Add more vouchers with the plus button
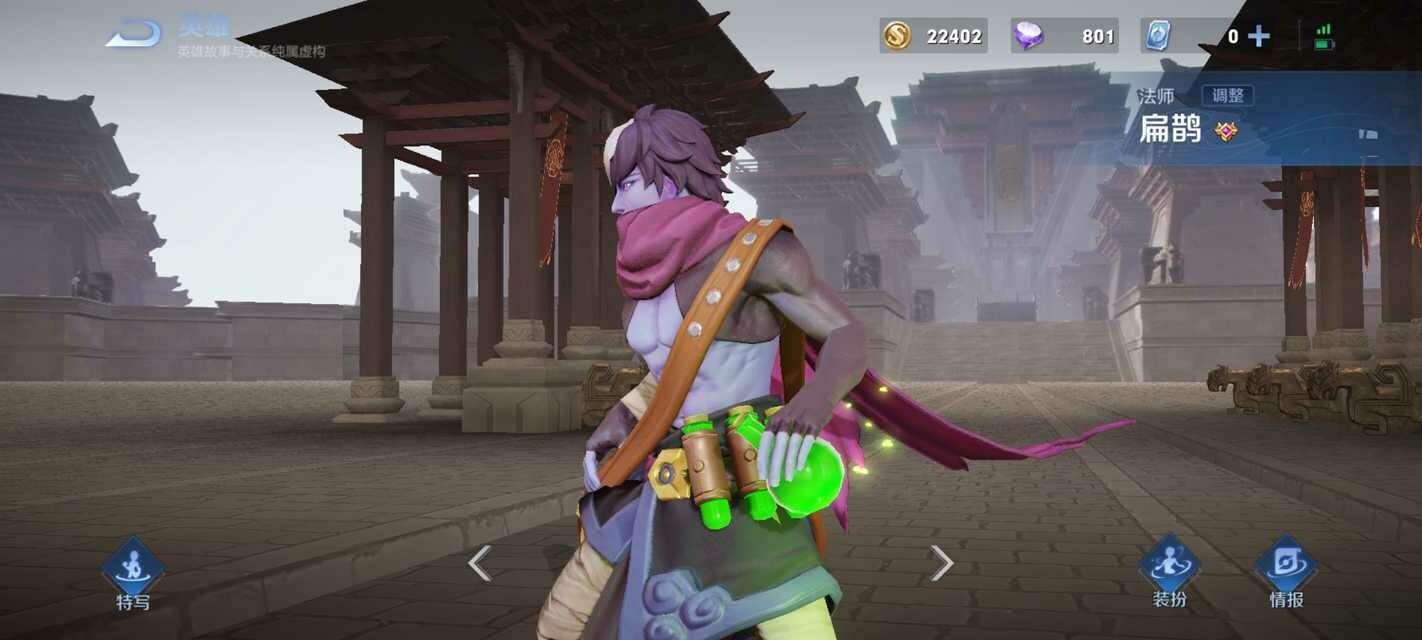1422x640 pixels. click(1259, 36)
